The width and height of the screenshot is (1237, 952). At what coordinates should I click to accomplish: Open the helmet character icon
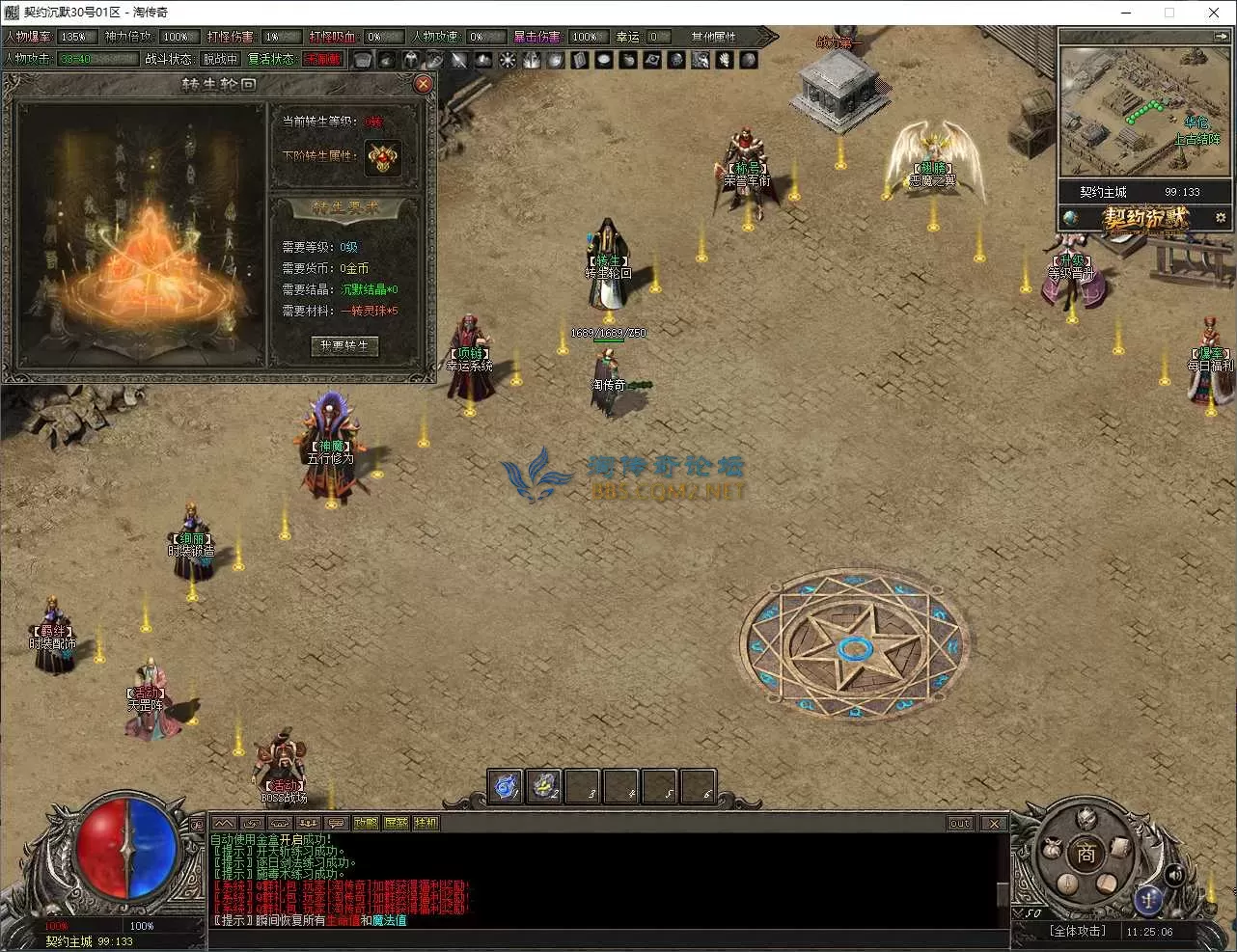(1086, 819)
